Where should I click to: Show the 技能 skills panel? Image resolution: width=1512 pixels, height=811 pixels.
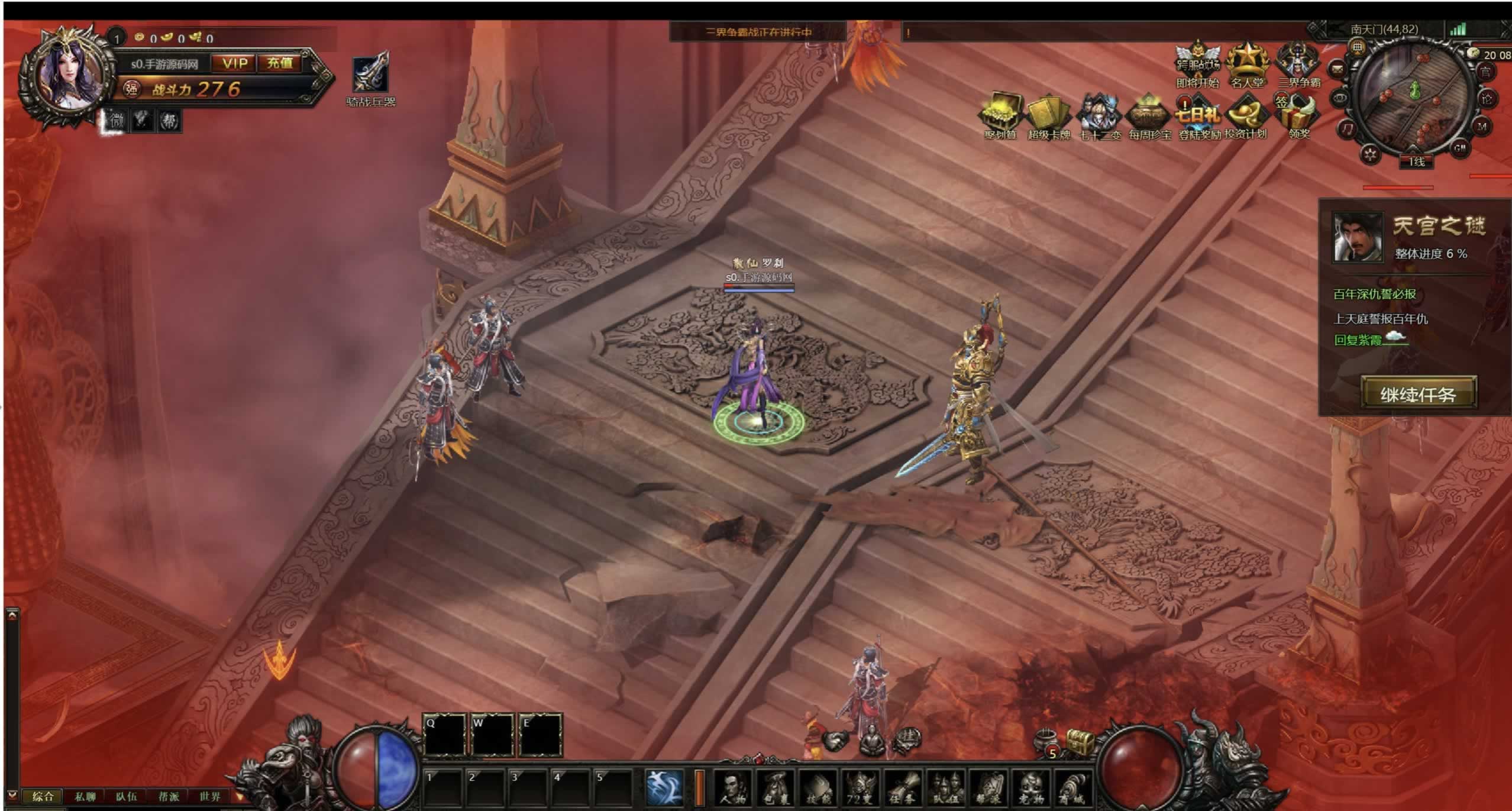pos(819,788)
